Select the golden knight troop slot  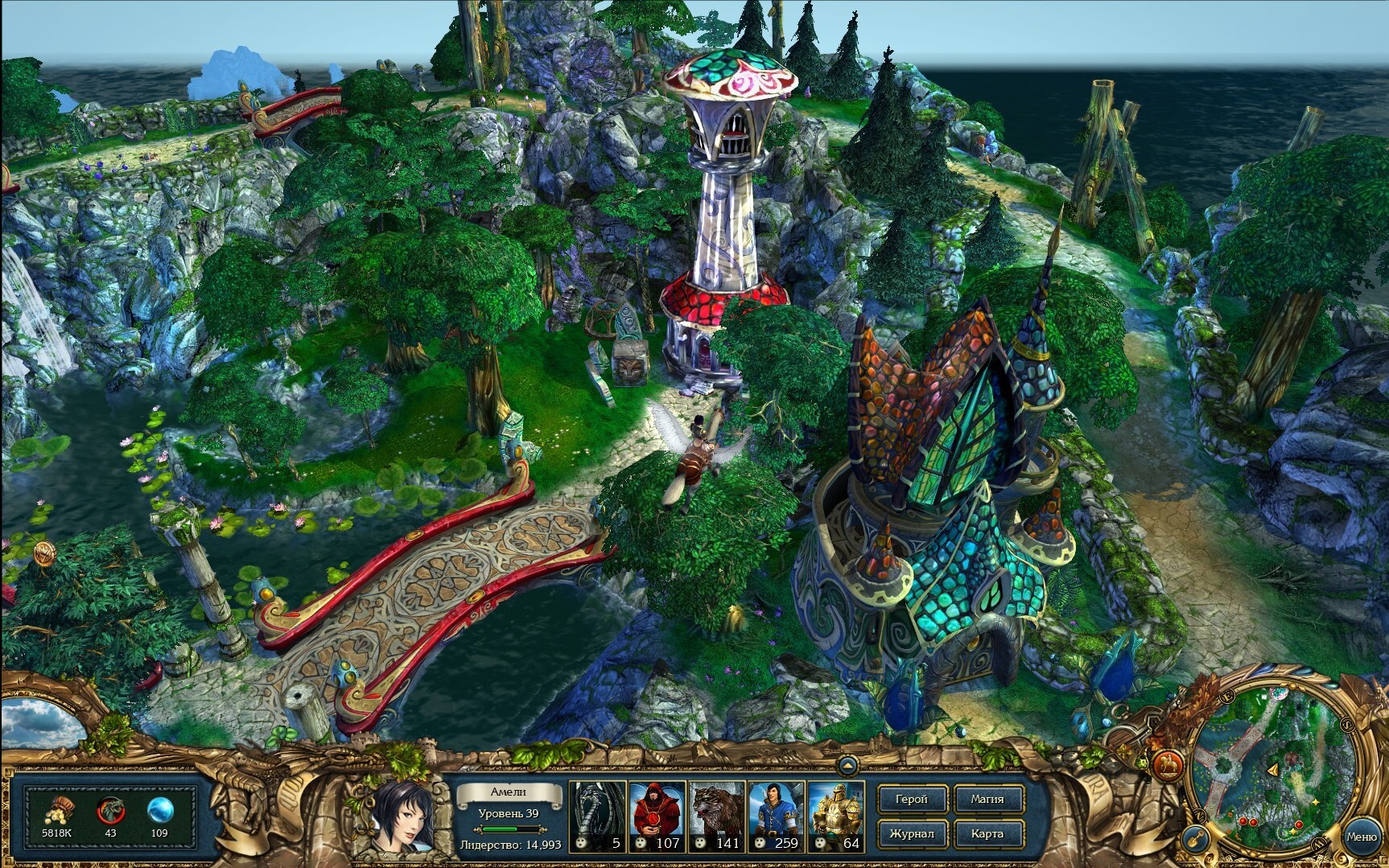[x=835, y=816]
